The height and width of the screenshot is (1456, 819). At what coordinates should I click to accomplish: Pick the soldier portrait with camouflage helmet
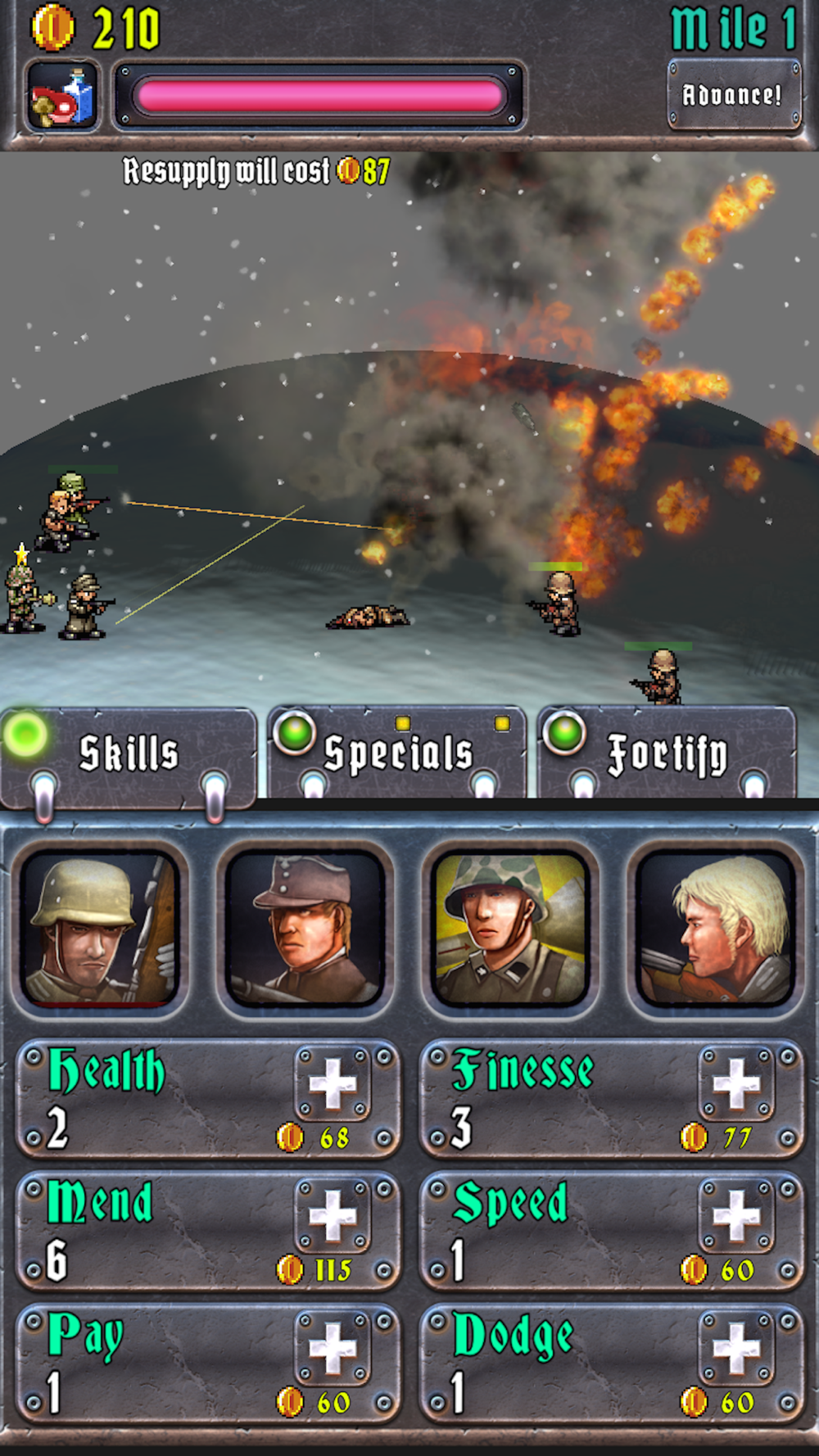click(510, 929)
